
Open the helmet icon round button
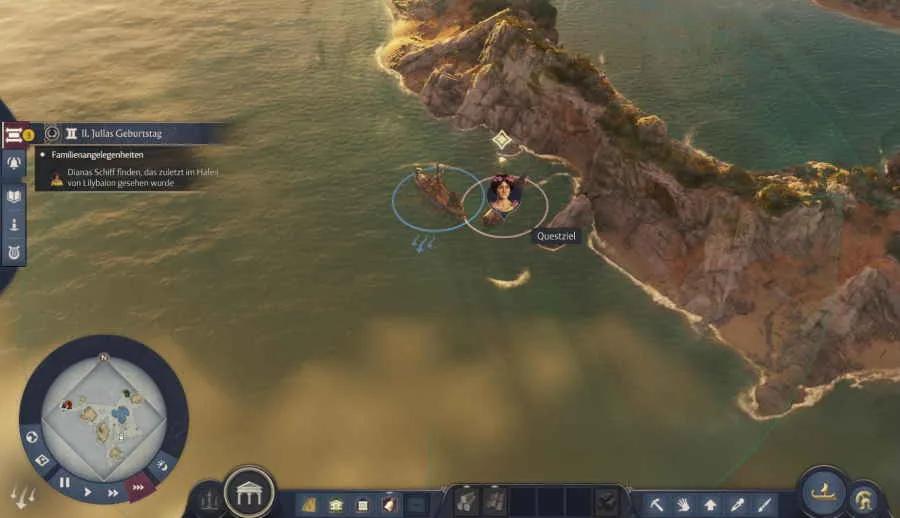click(864, 500)
